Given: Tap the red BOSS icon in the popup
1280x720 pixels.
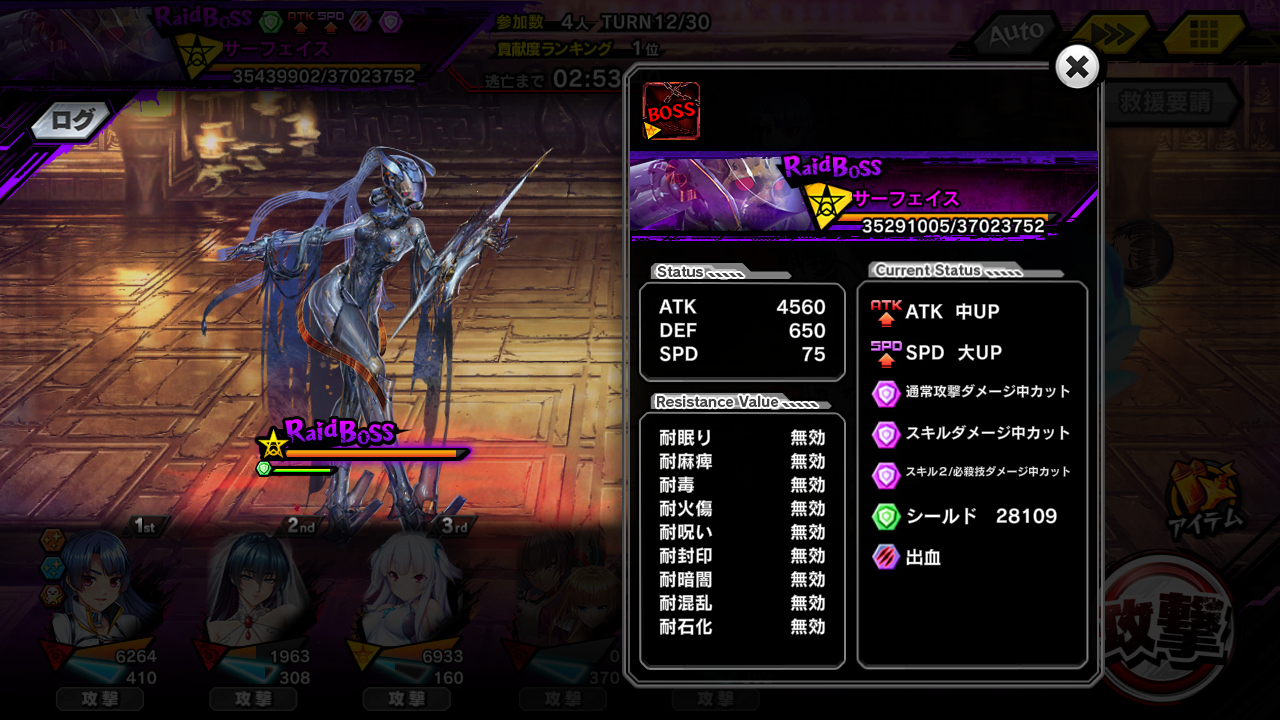Looking at the screenshot, I should pos(671,111).
